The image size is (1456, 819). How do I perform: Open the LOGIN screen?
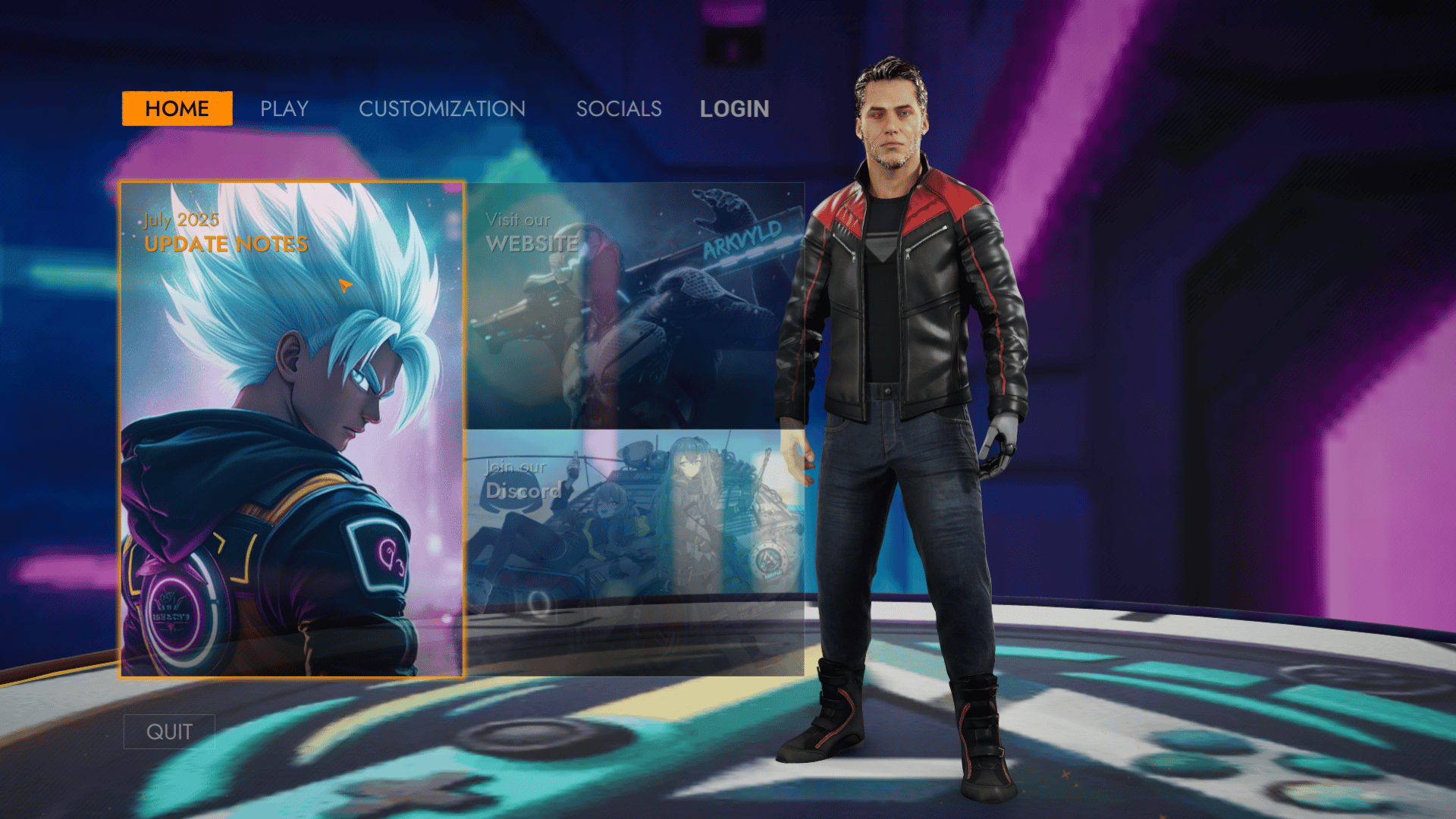tap(734, 108)
